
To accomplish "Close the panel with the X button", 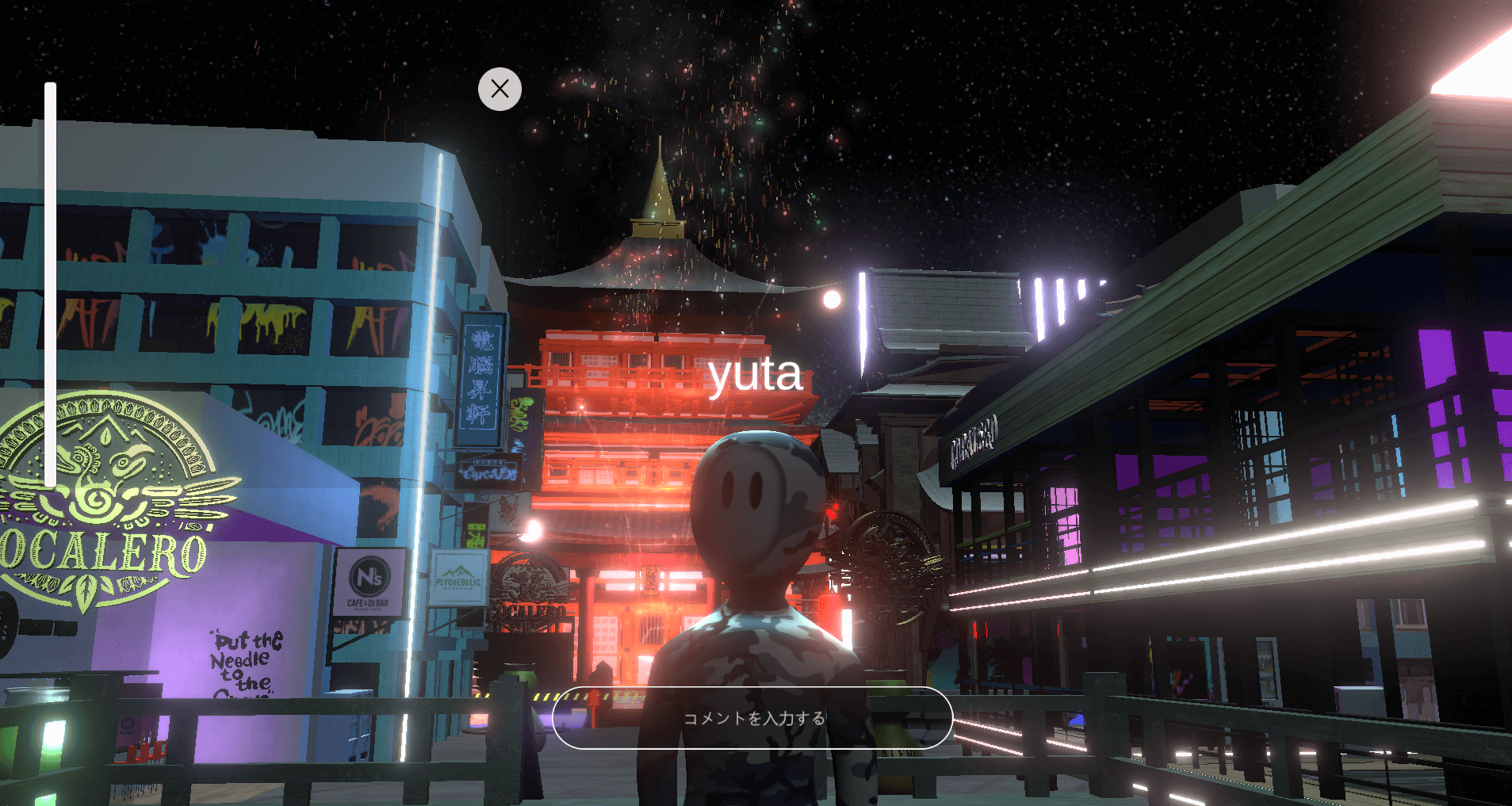I will pos(500,89).
